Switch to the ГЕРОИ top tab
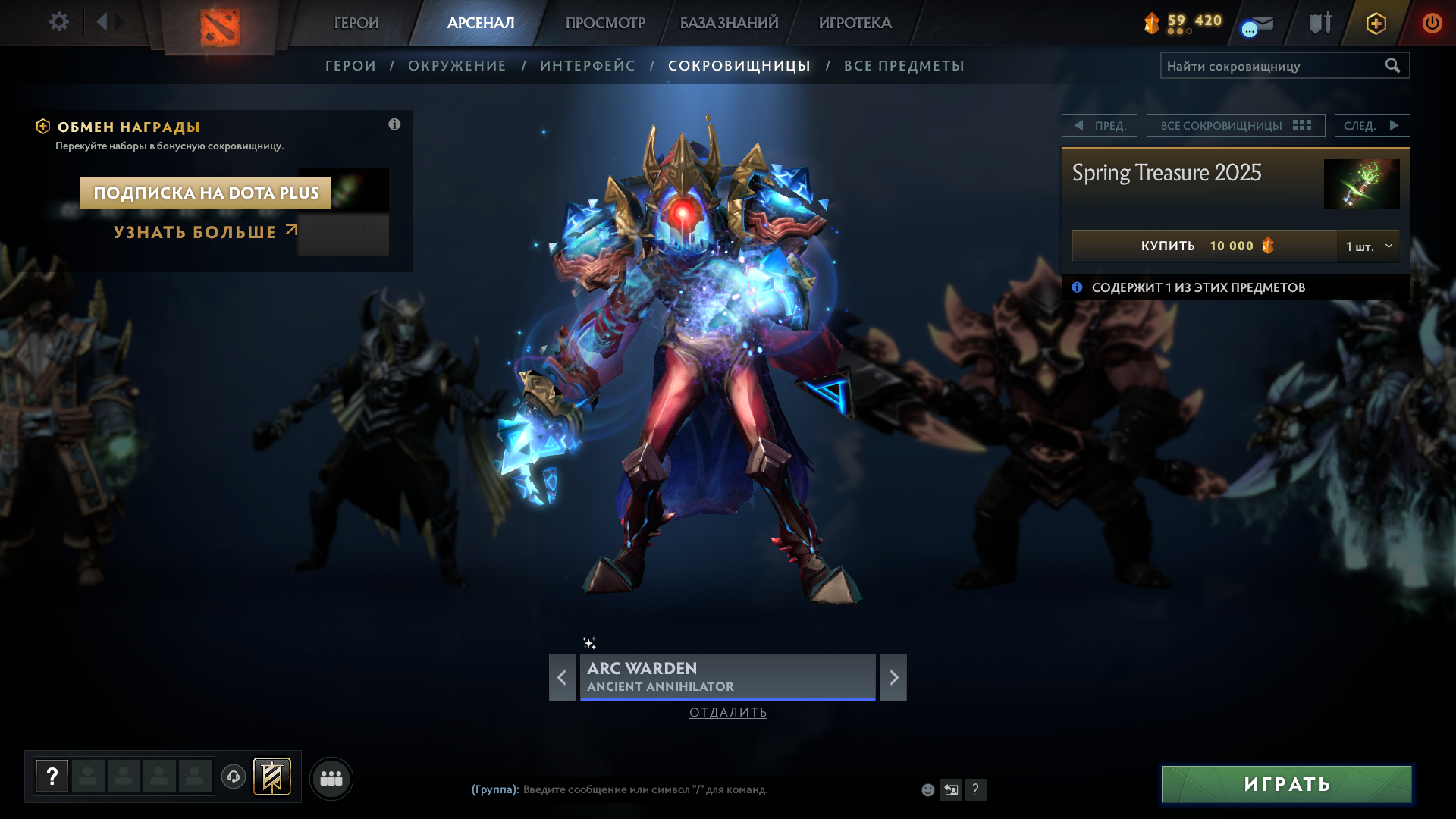The height and width of the screenshot is (819, 1456). click(x=356, y=23)
